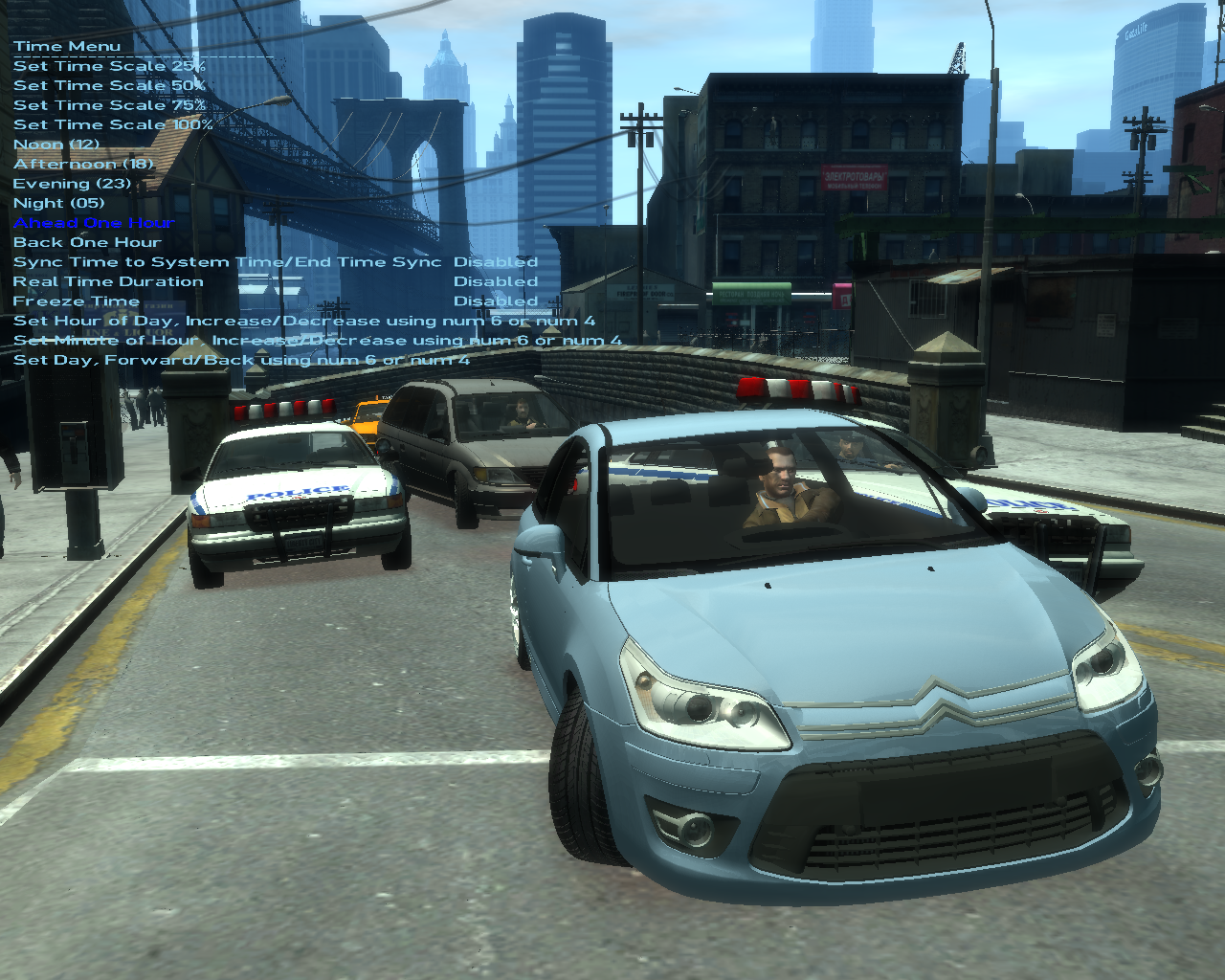Set time to Noon (12)

56,145
